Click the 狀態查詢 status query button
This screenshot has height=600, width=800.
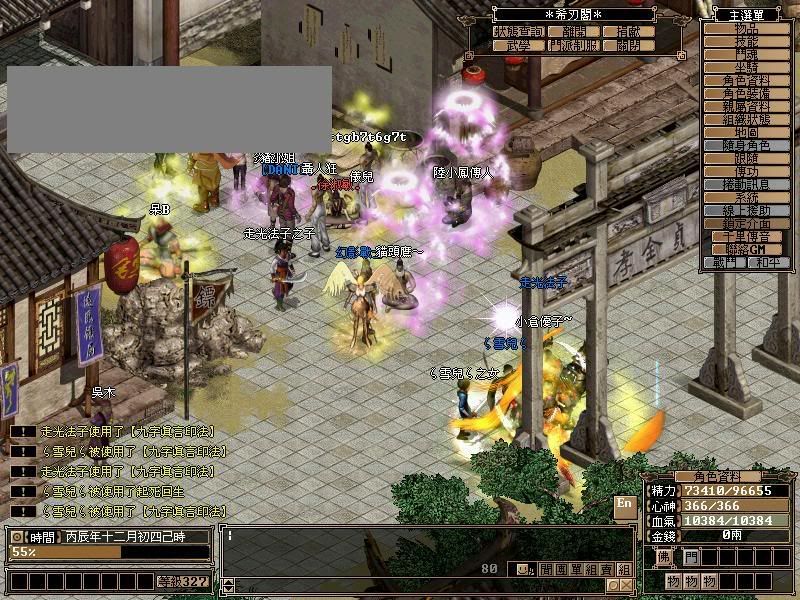[x=517, y=32]
